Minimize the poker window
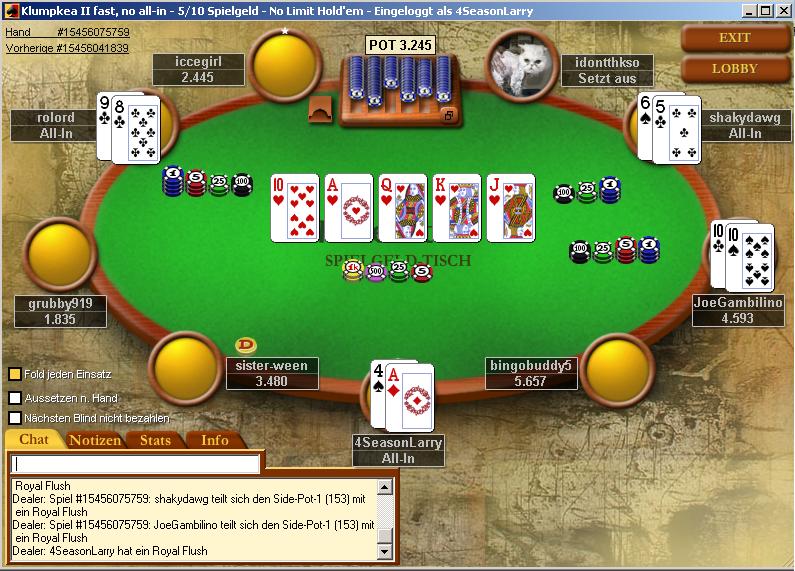Image resolution: width=795 pixels, height=571 pixels. [x=746, y=10]
